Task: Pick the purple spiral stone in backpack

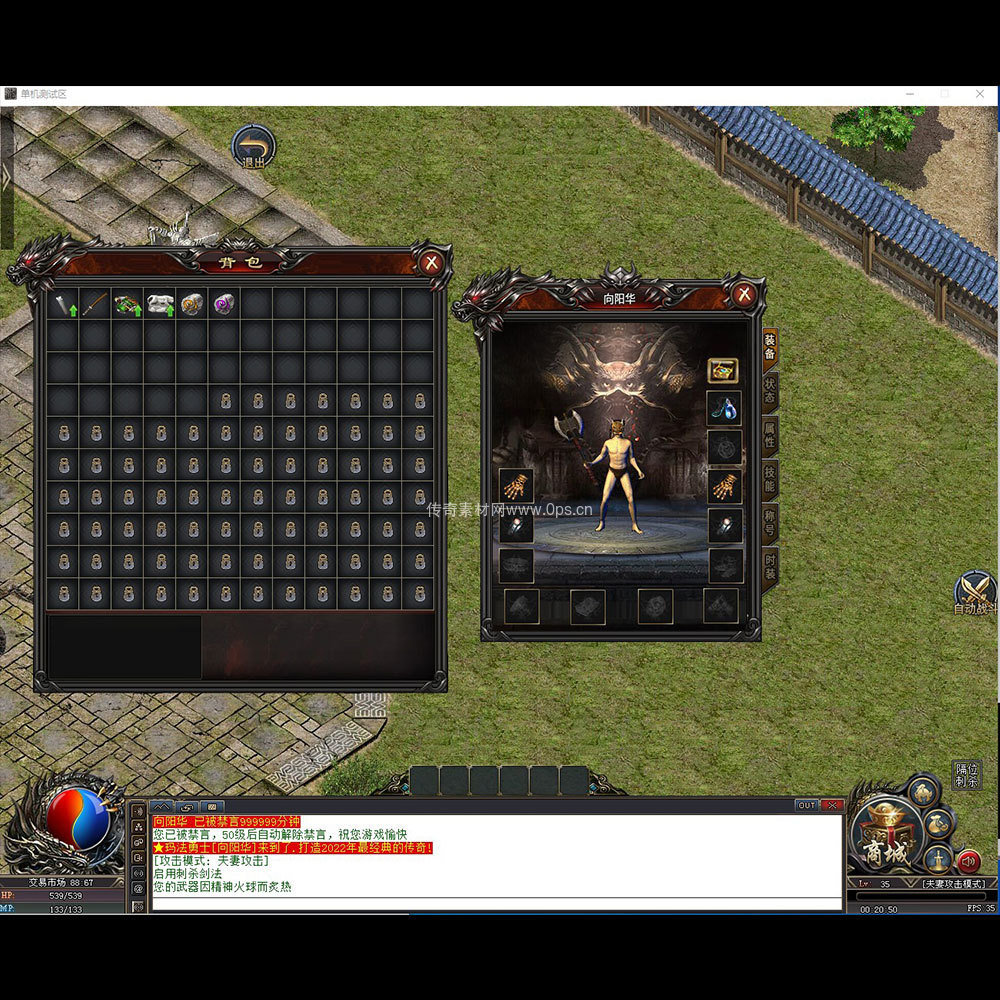Action: 223,304
